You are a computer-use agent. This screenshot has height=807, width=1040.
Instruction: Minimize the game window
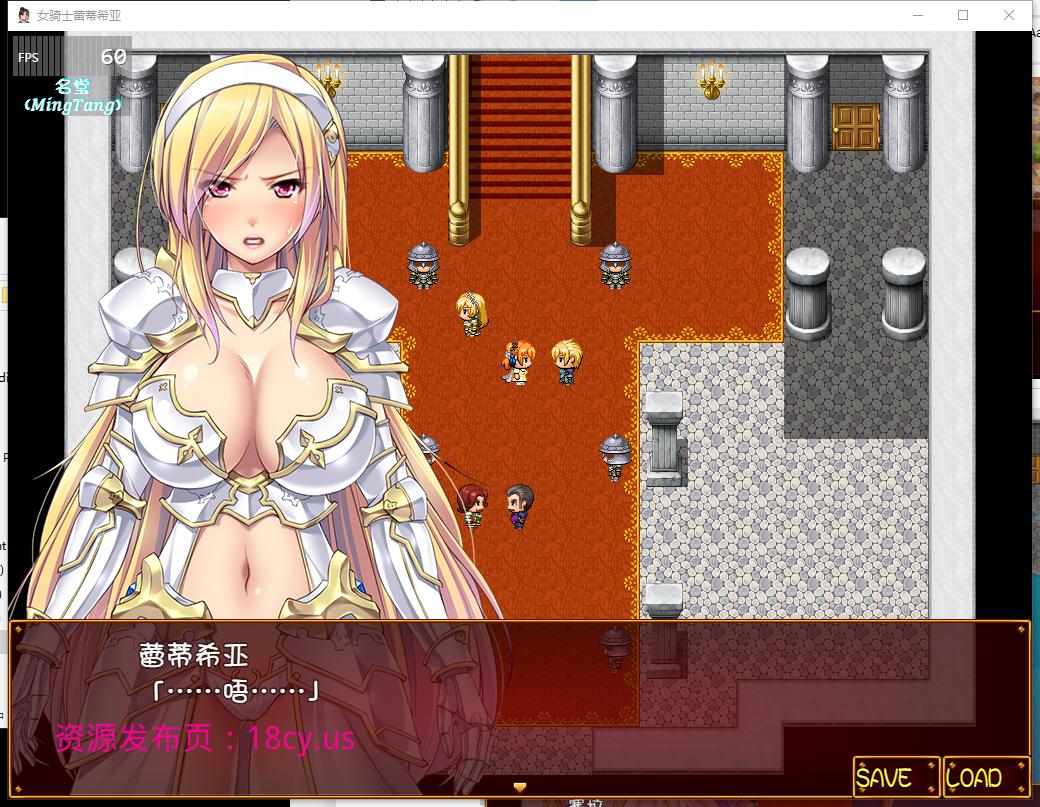pos(917,15)
